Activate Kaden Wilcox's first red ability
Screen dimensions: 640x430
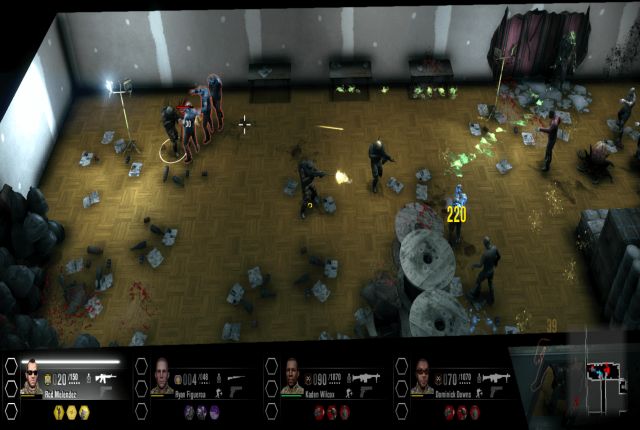(320, 411)
